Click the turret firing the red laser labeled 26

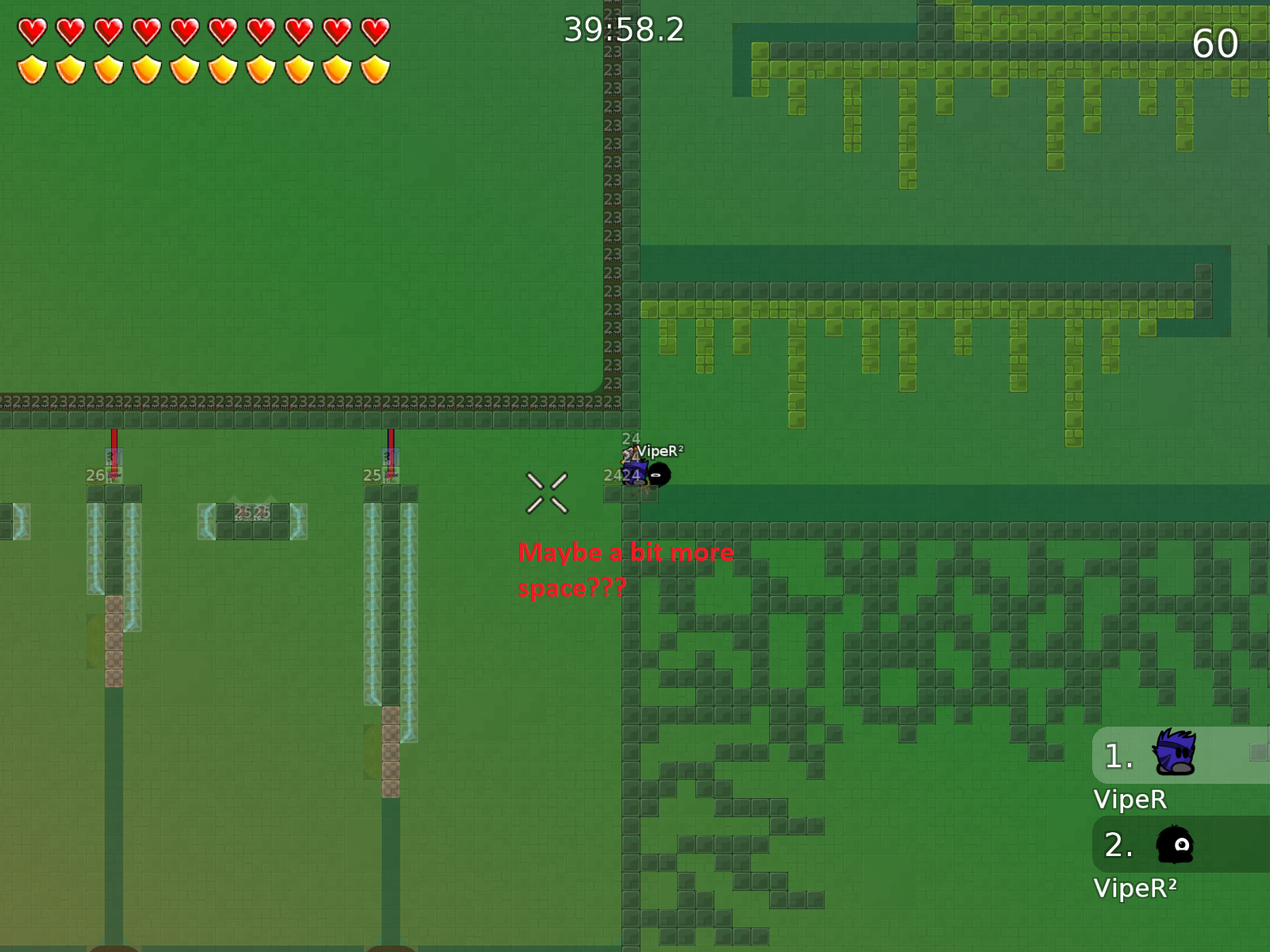pos(112,460)
